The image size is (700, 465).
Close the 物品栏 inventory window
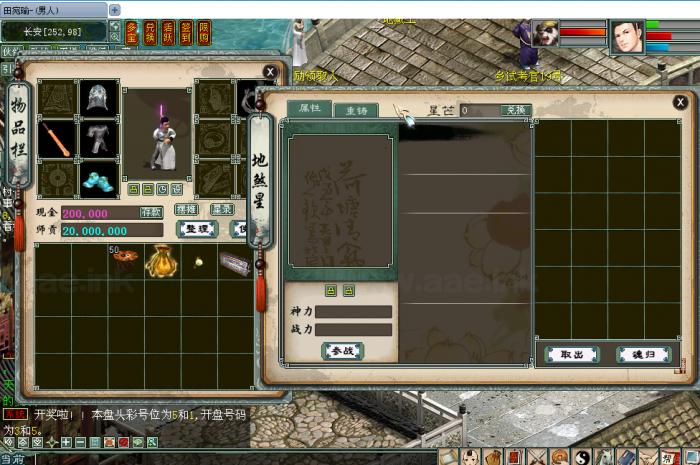click(270, 72)
